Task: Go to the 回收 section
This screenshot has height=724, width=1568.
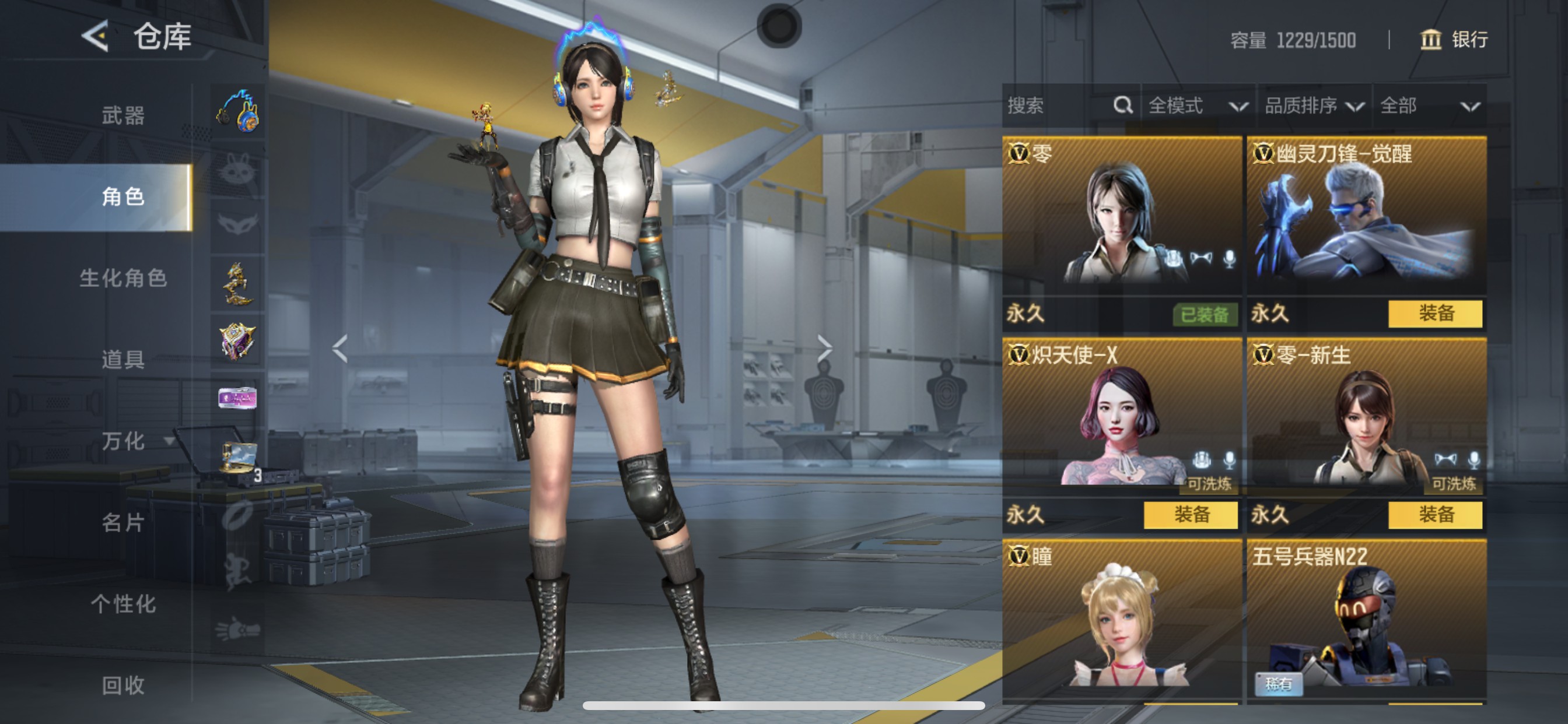Action: (x=123, y=685)
